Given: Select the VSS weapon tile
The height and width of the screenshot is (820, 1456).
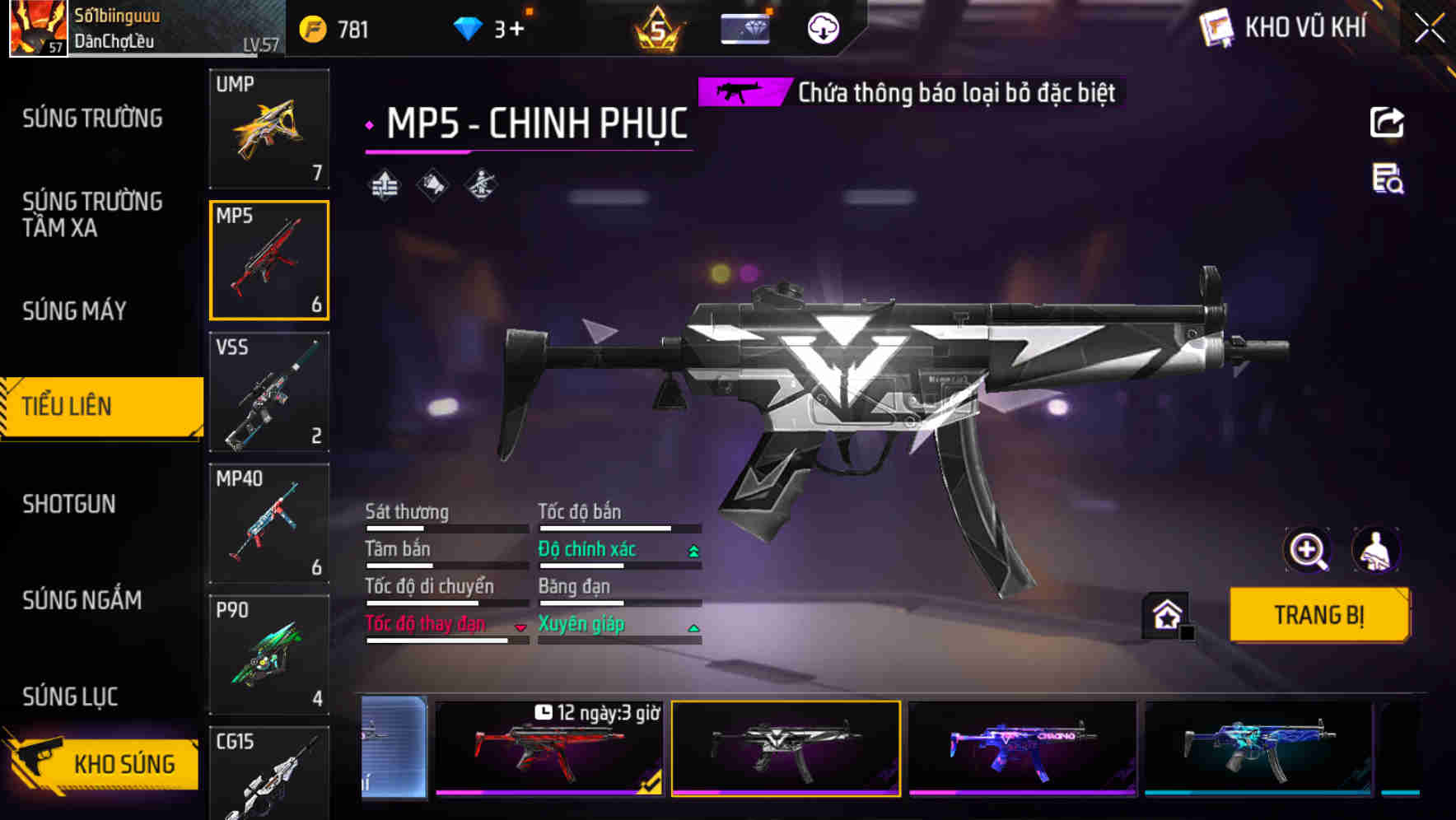Looking at the screenshot, I should 269,392.
